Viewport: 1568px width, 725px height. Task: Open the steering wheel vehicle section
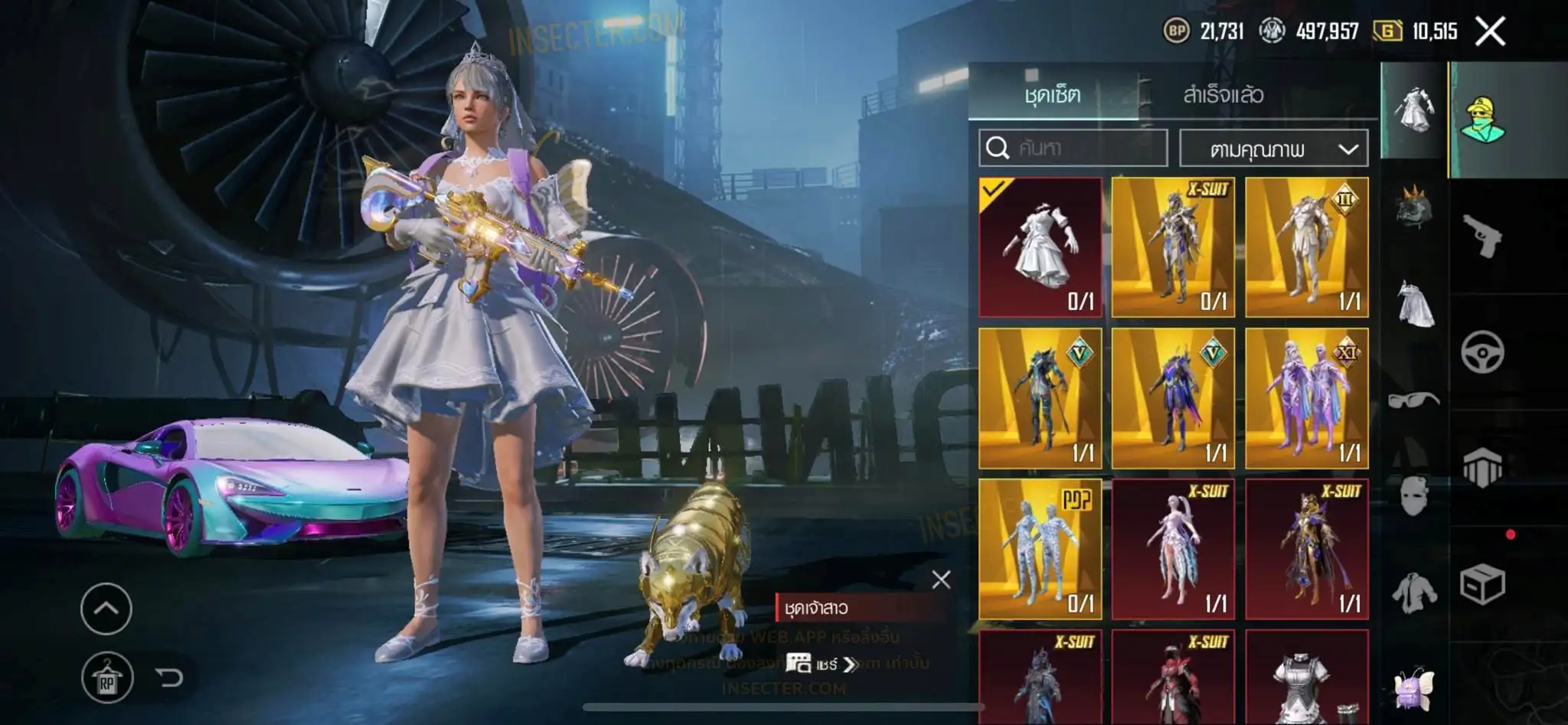click(1482, 352)
